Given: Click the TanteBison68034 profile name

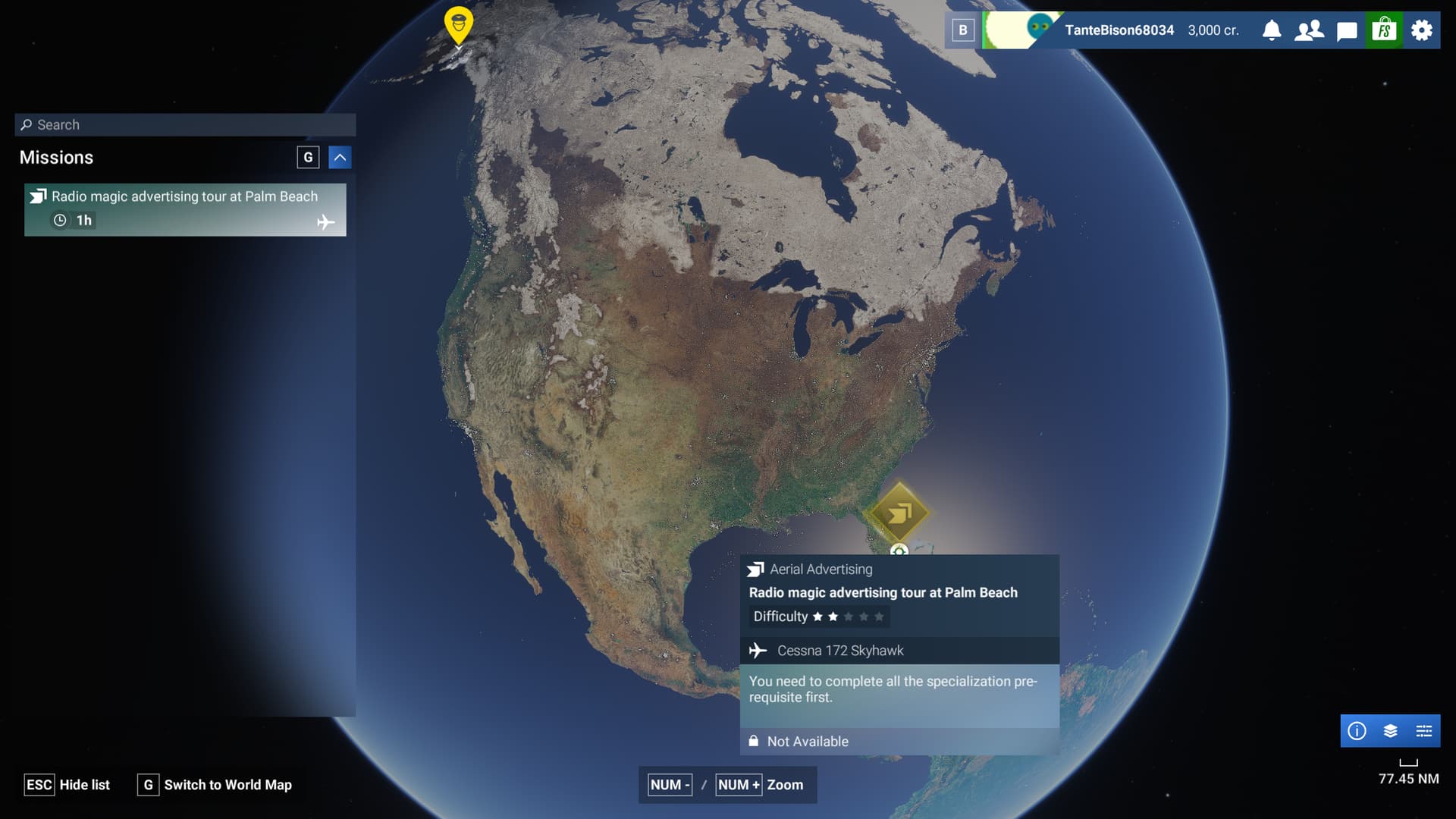Looking at the screenshot, I should click(1119, 30).
